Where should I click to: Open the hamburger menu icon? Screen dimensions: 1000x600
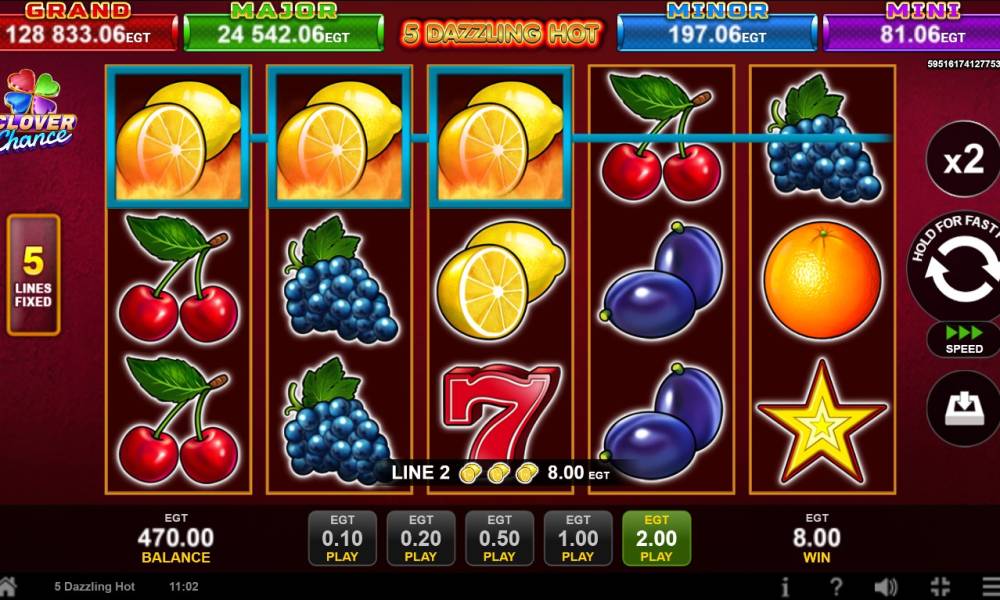pos(986,587)
